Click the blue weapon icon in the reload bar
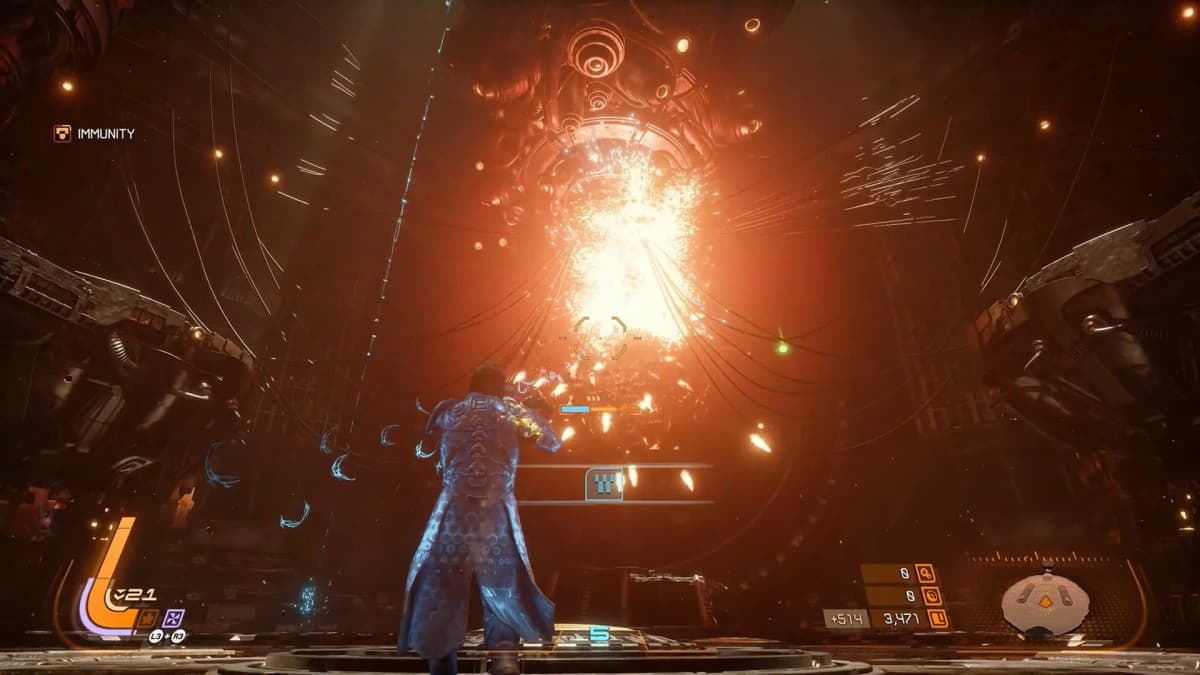This screenshot has height=675, width=1200. 602,485
